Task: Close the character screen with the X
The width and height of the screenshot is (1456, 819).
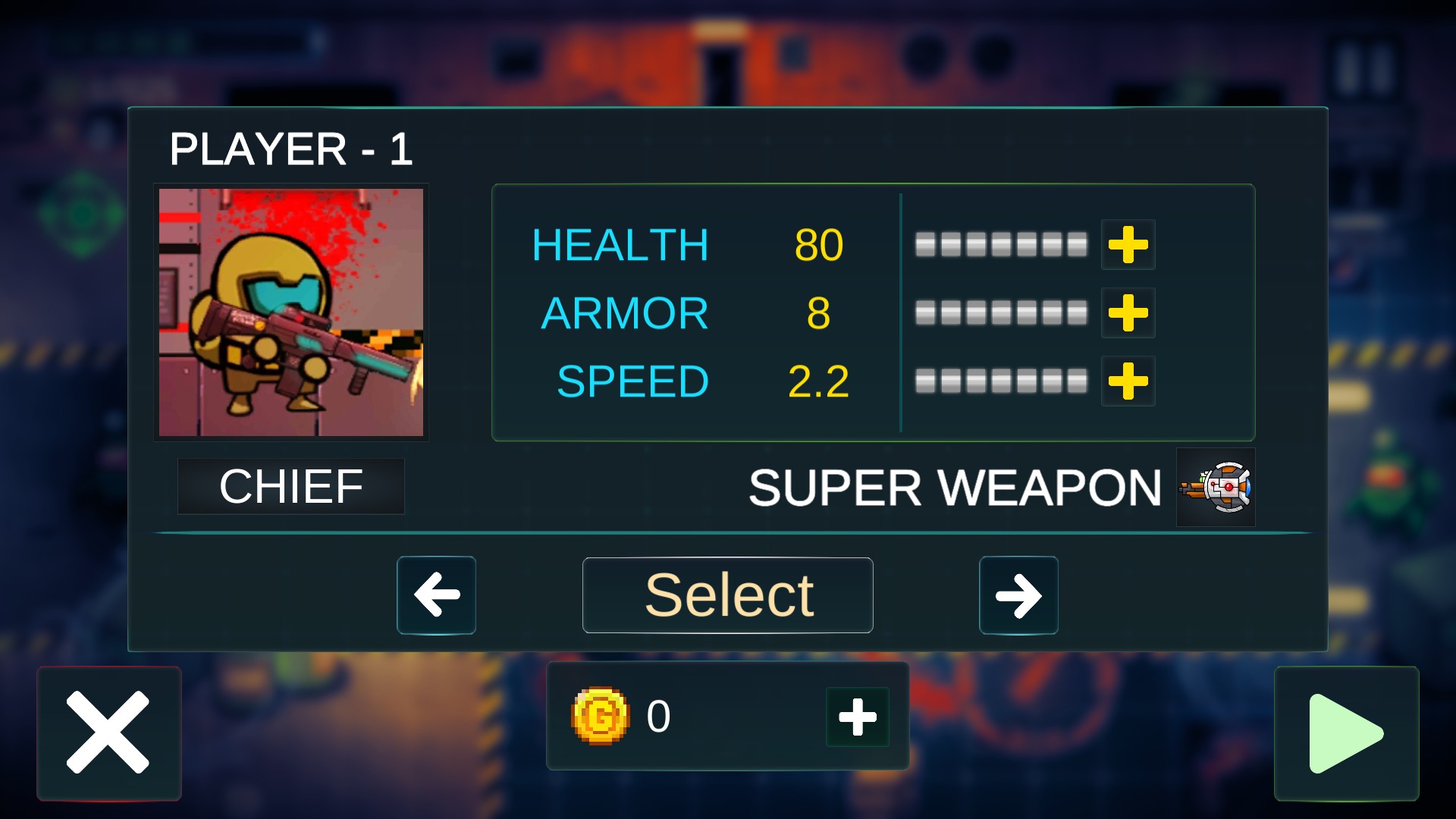Action: click(108, 733)
